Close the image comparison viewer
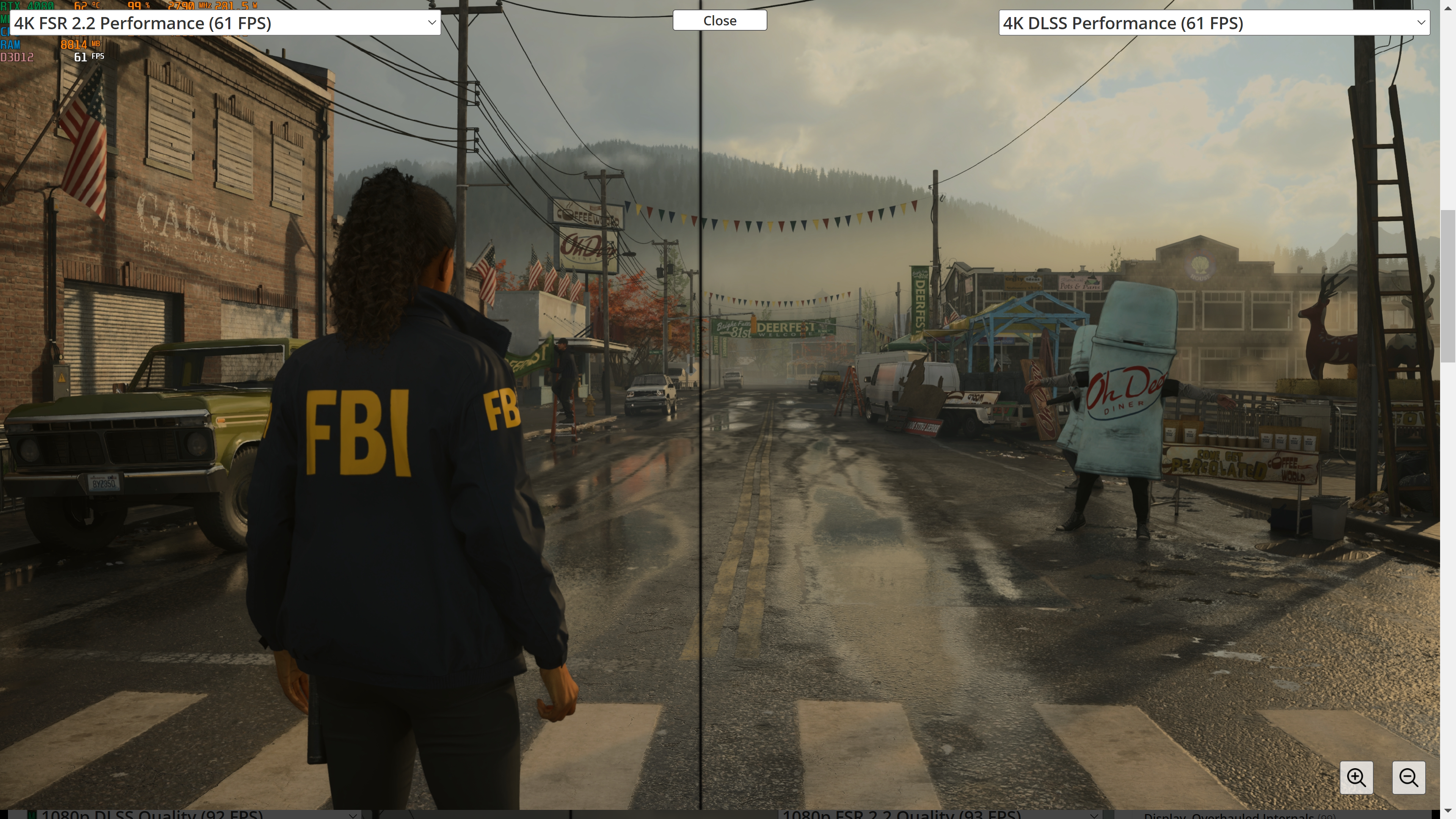The height and width of the screenshot is (819, 1456). 720,20
